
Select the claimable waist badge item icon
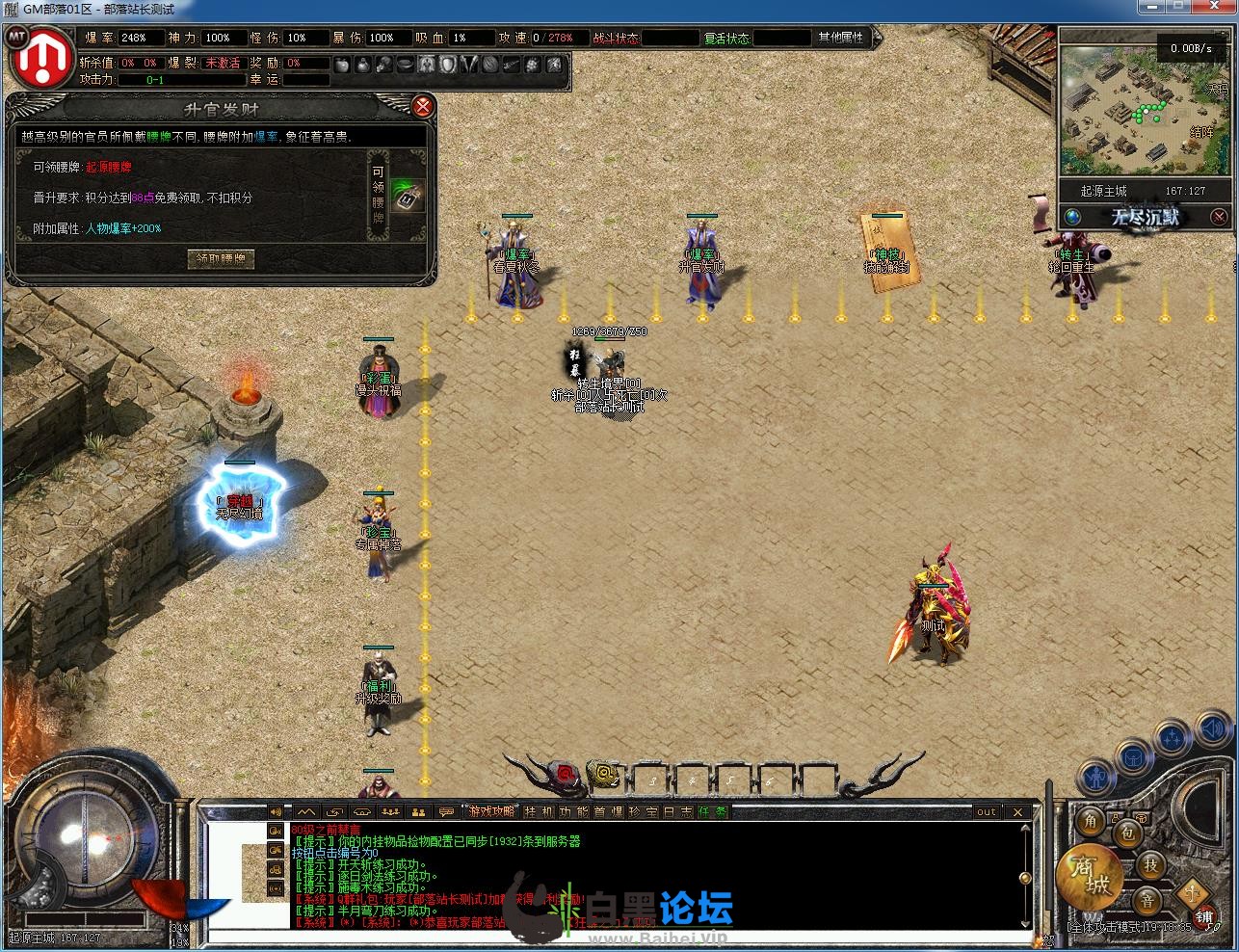coord(408,198)
